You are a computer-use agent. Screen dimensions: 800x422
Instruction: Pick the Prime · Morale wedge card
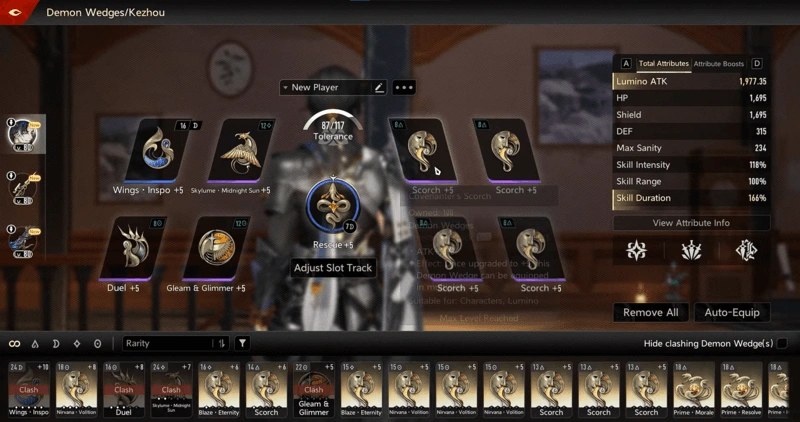pos(694,389)
